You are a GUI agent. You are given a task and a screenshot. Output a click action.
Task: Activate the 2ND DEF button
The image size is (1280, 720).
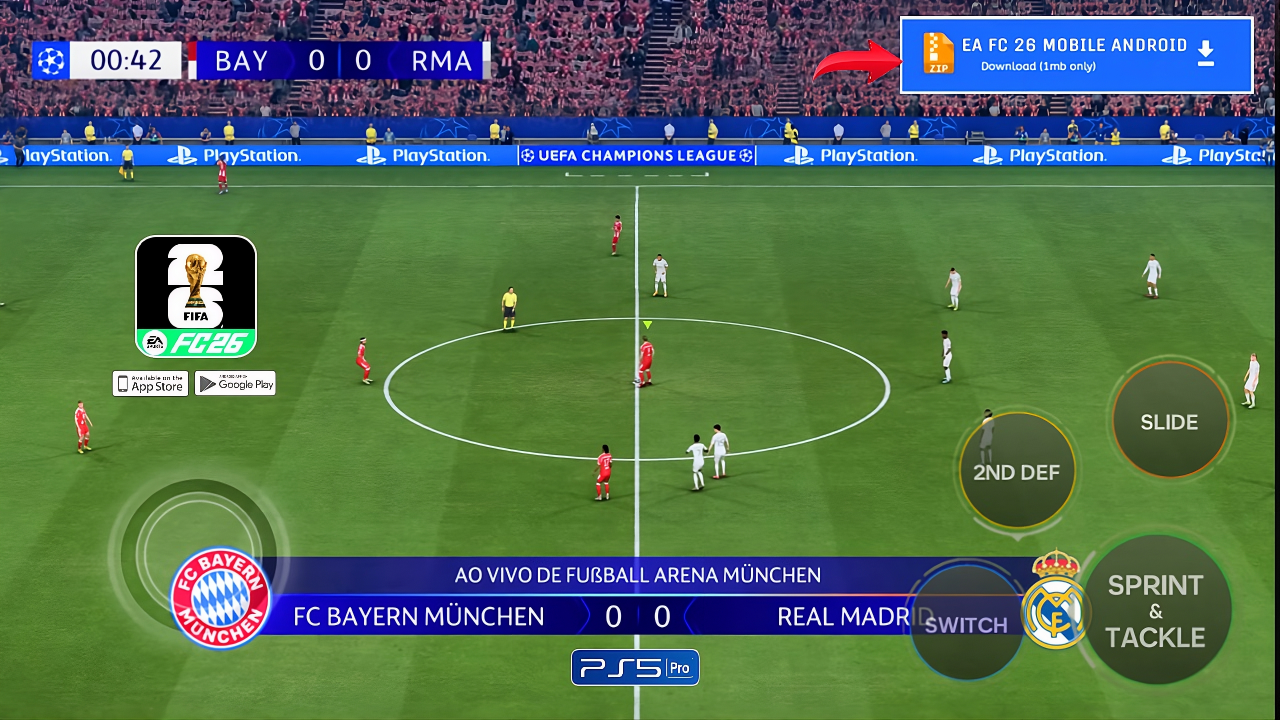click(1016, 471)
